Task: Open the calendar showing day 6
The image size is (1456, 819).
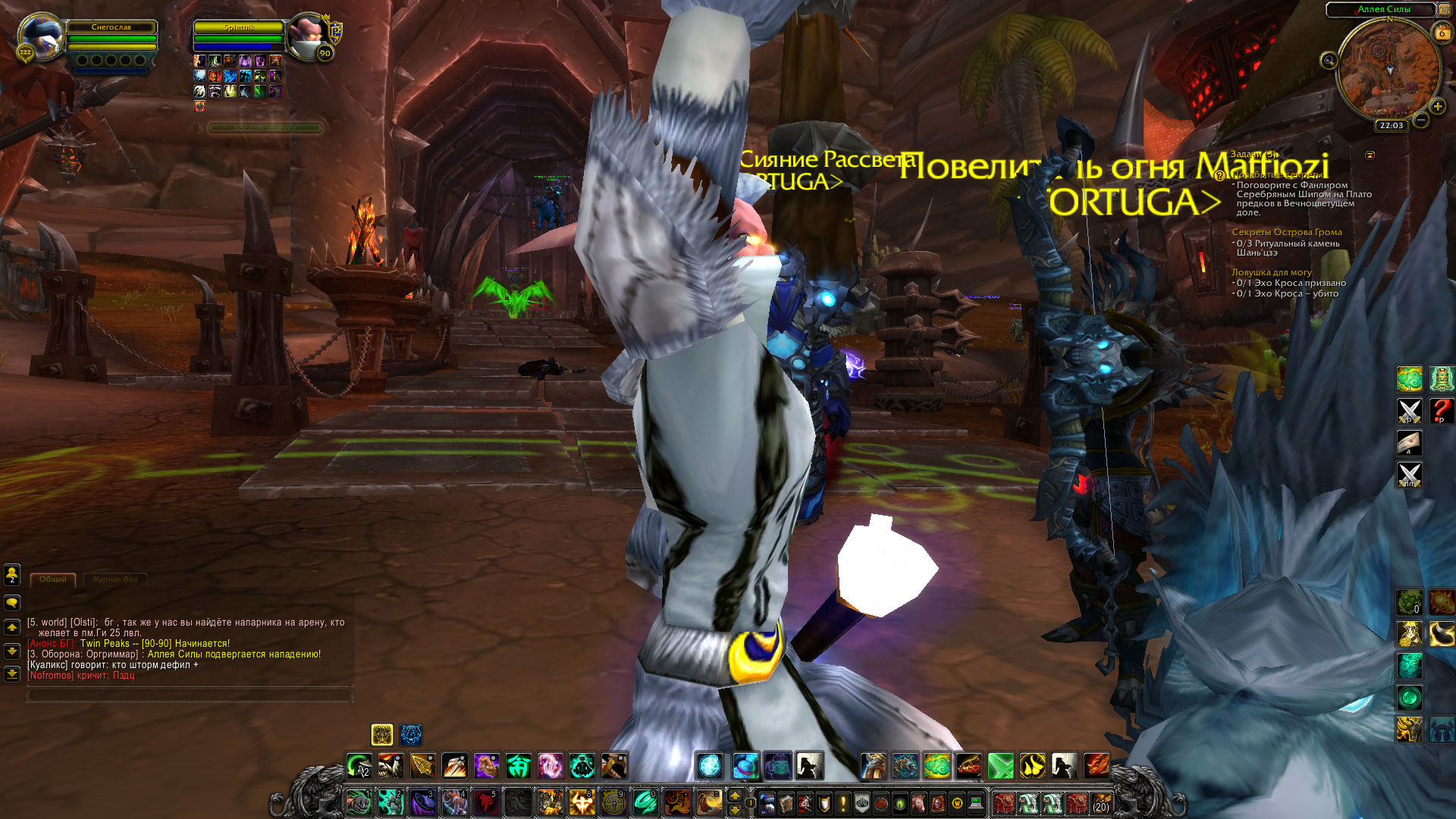Action: pyautogui.click(x=1442, y=33)
